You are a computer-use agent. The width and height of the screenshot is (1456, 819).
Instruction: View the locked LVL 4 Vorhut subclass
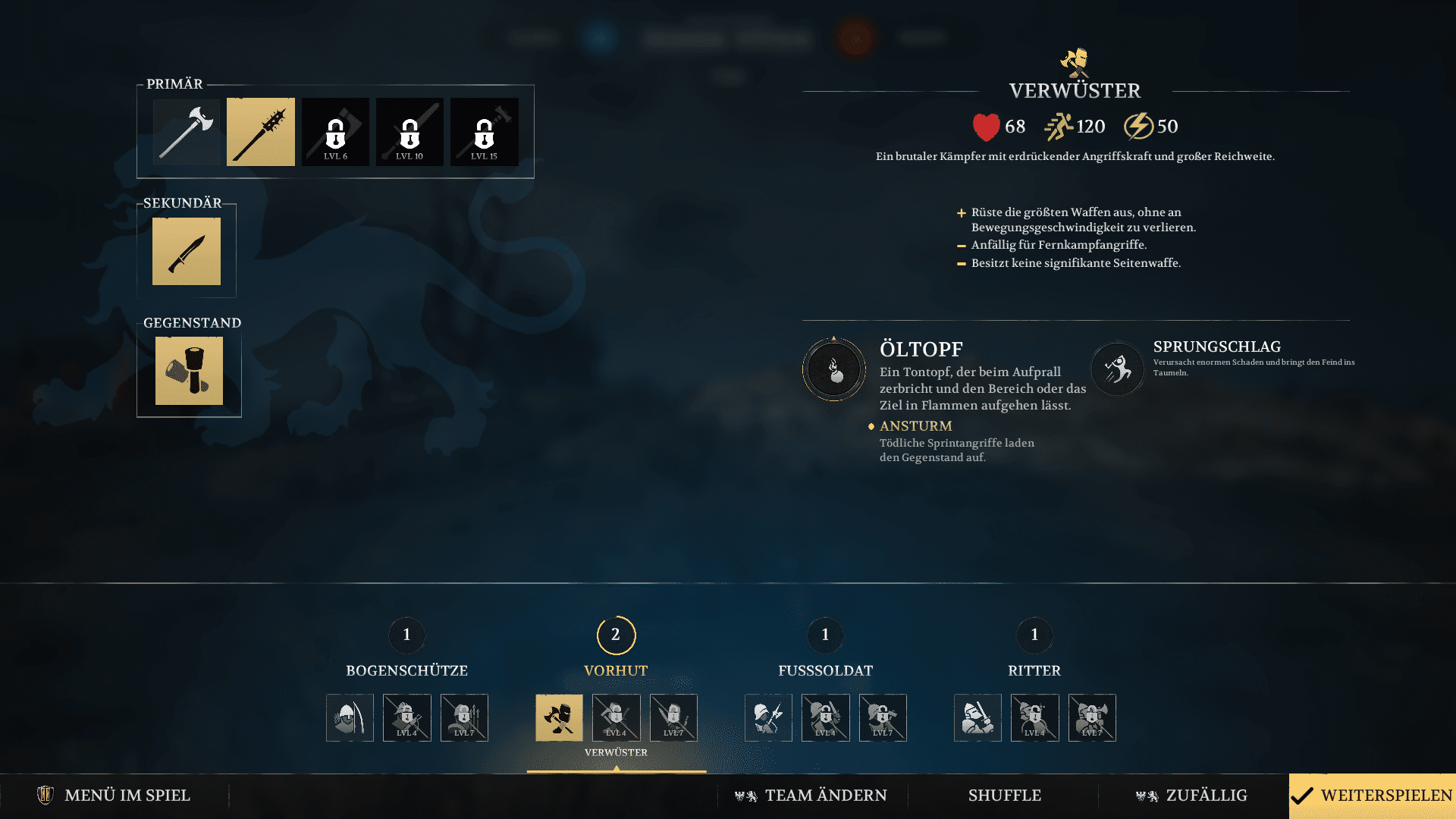click(616, 717)
